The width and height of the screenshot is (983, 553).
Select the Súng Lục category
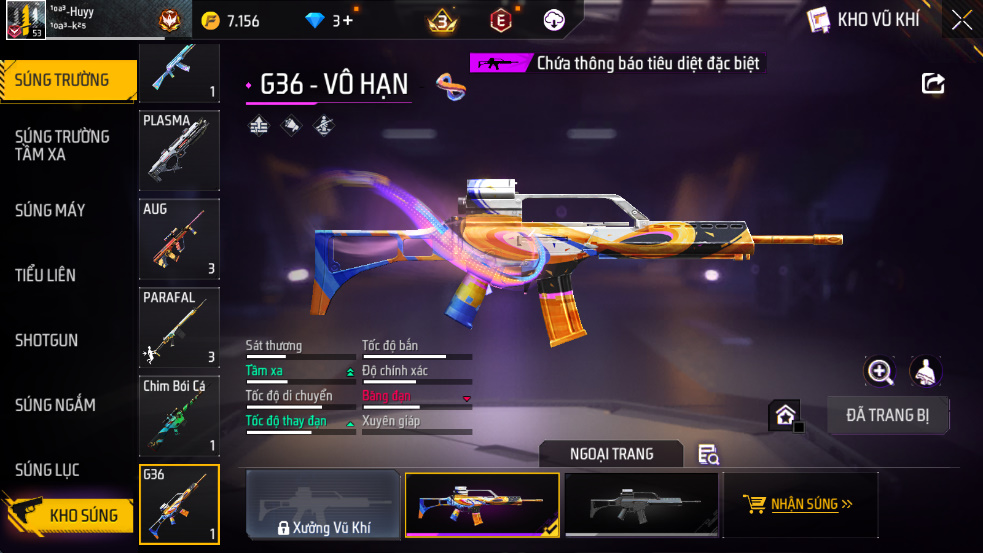47,470
